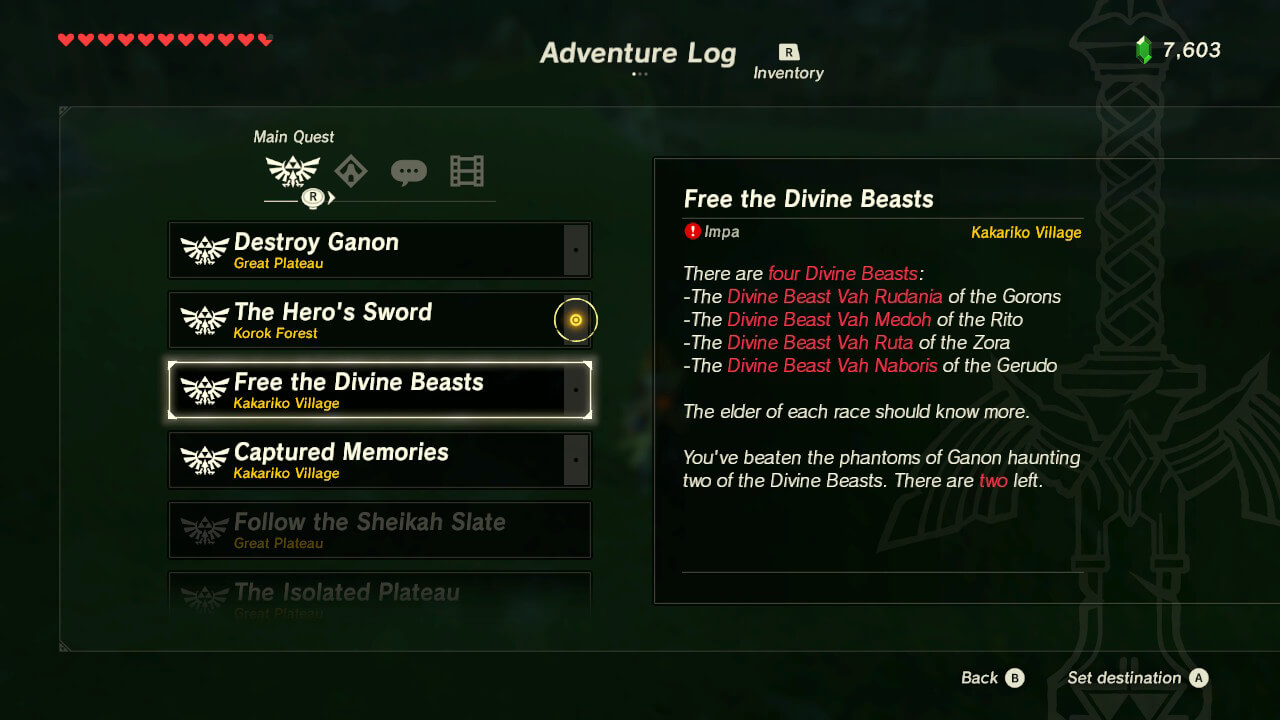Click the green rupee gem icon

pos(1145,47)
